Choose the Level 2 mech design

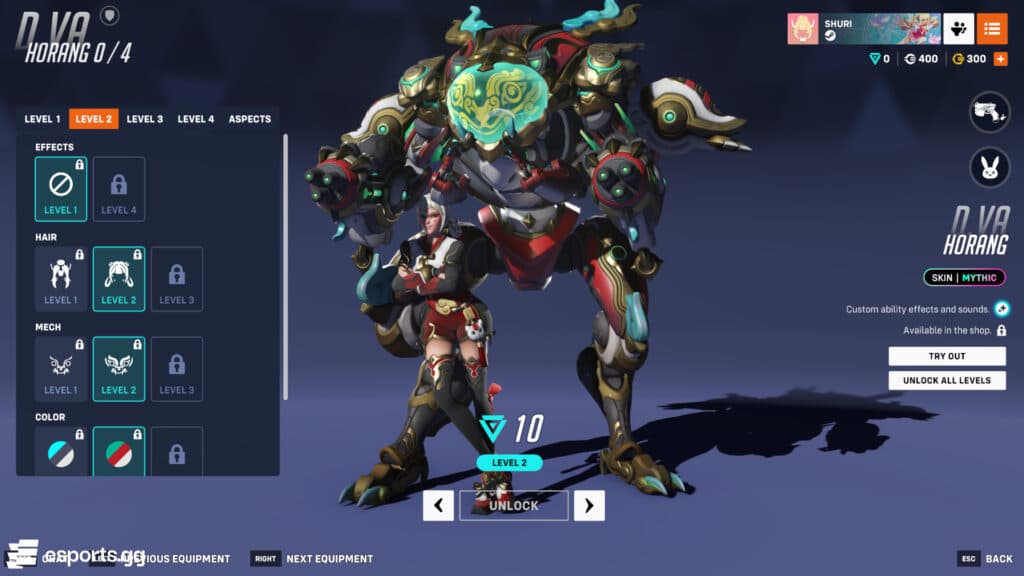119,369
